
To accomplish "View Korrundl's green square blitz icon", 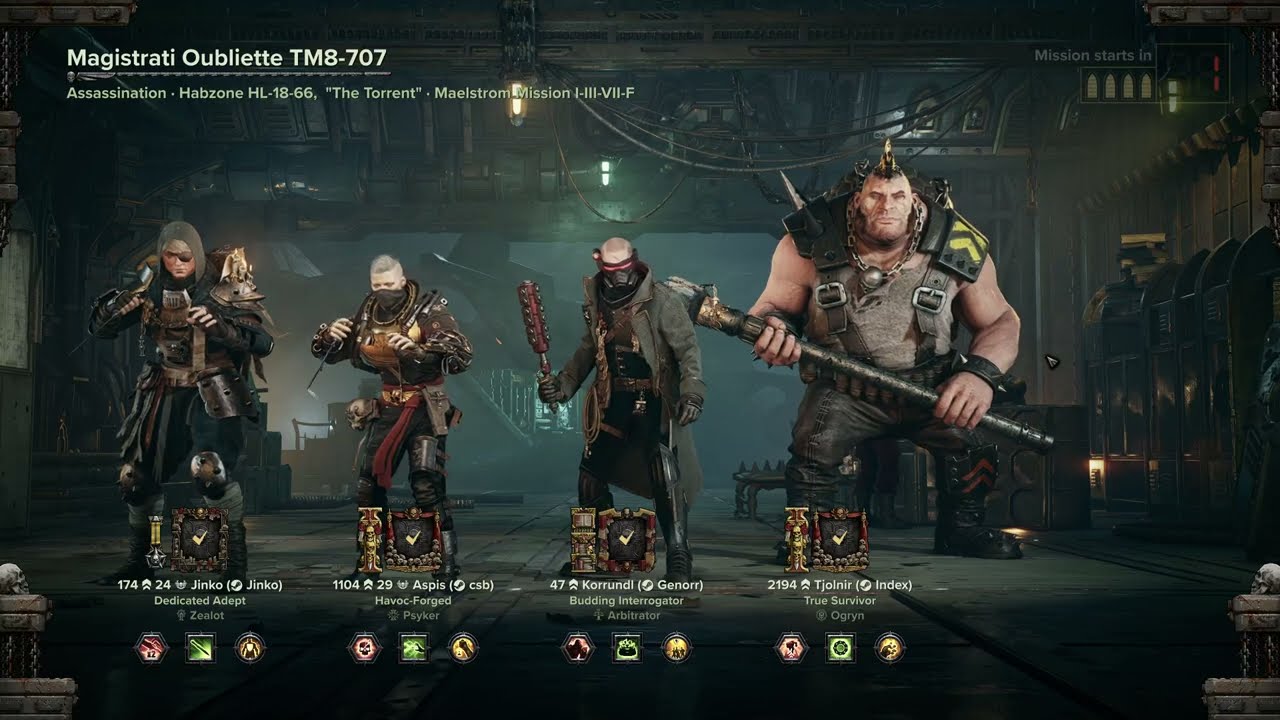I will pyautogui.click(x=627, y=648).
